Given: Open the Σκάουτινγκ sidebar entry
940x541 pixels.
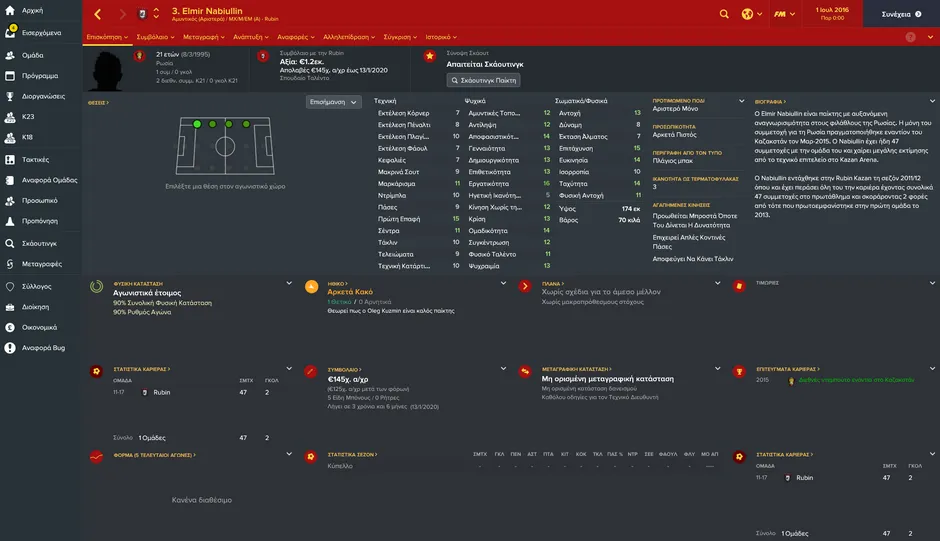Looking at the screenshot, I should 39,243.
